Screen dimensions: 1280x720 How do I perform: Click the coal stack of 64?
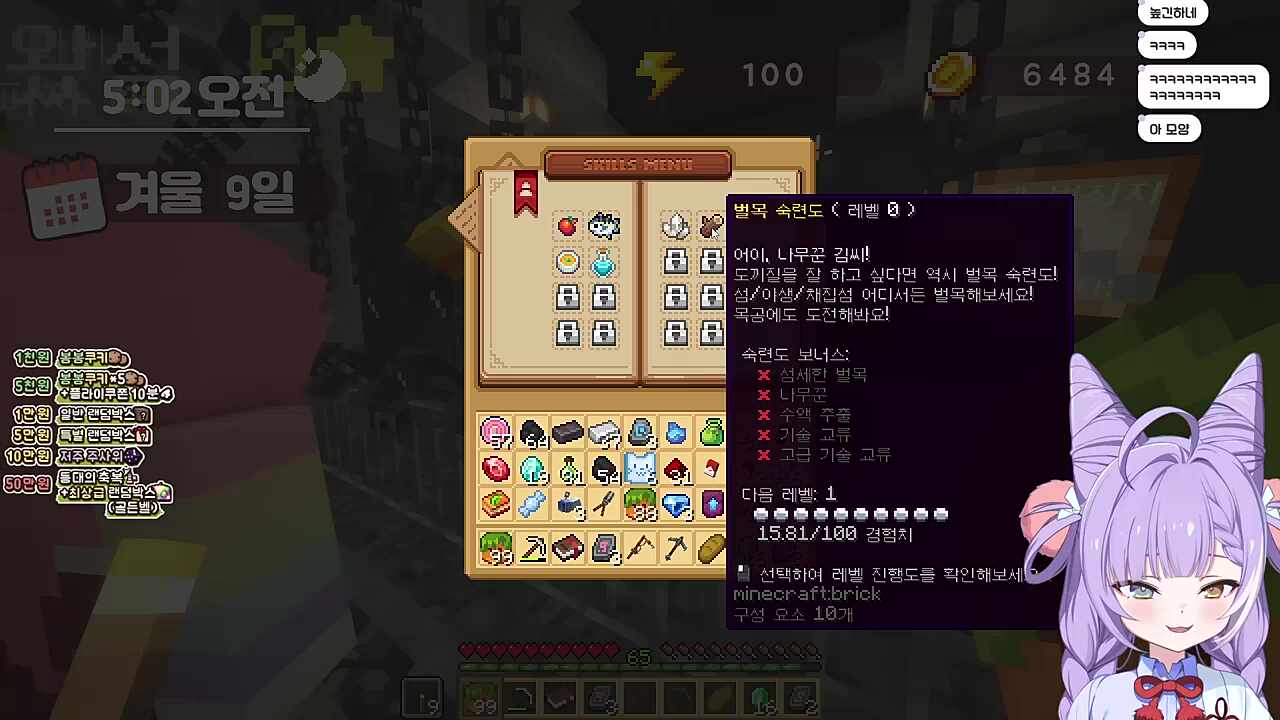(534, 431)
